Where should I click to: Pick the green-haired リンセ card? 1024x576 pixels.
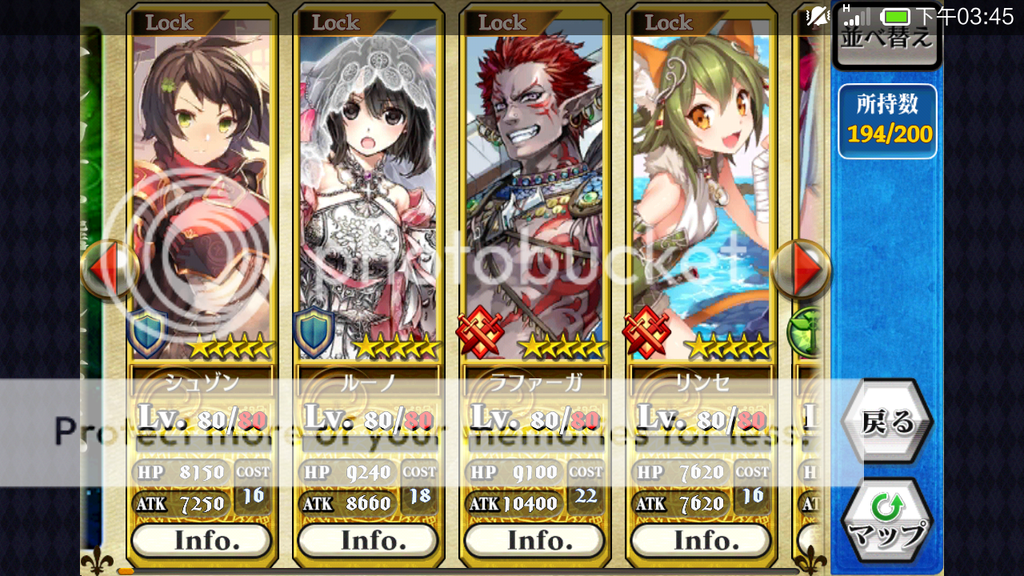click(x=702, y=190)
